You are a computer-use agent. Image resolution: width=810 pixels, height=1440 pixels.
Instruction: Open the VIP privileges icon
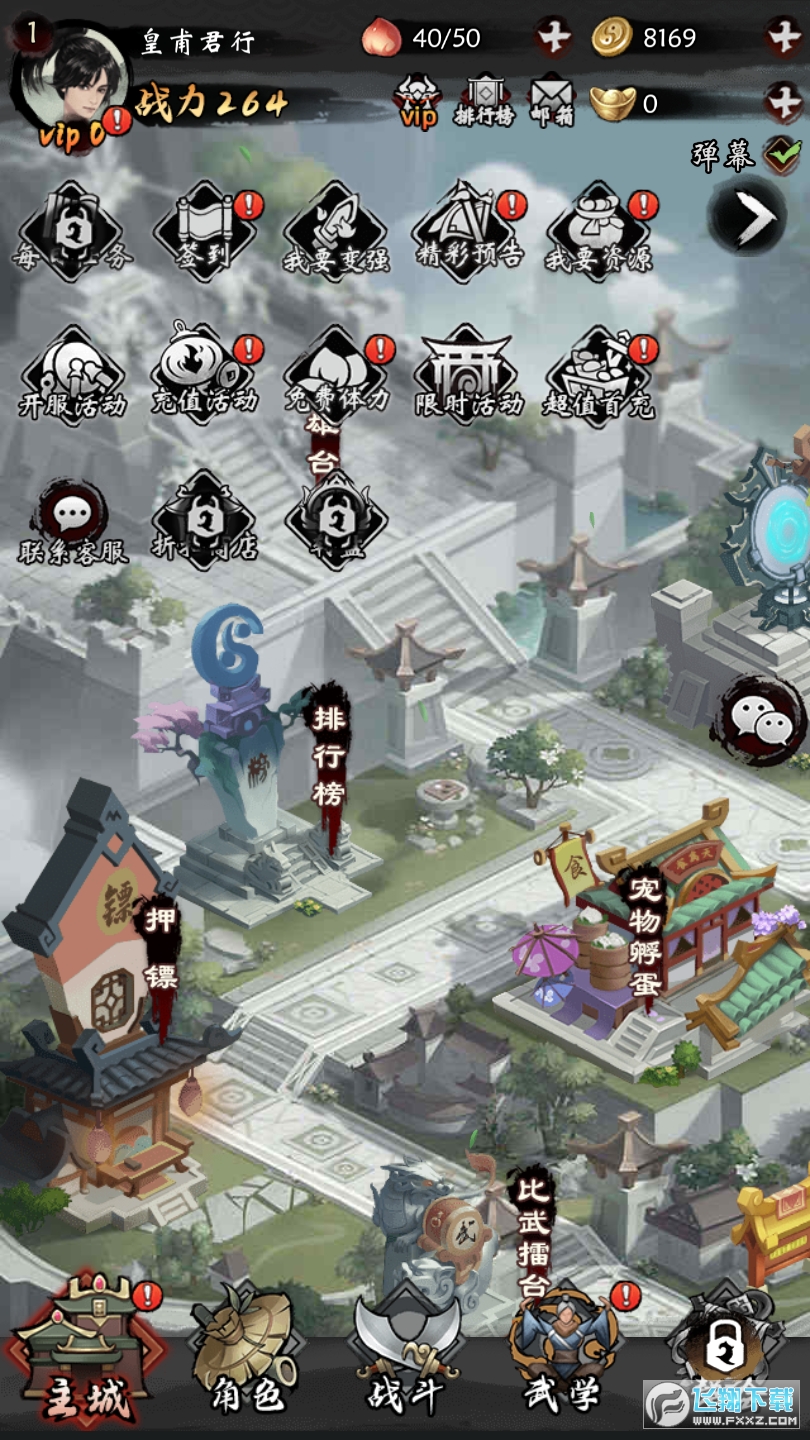(x=418, y=101)
